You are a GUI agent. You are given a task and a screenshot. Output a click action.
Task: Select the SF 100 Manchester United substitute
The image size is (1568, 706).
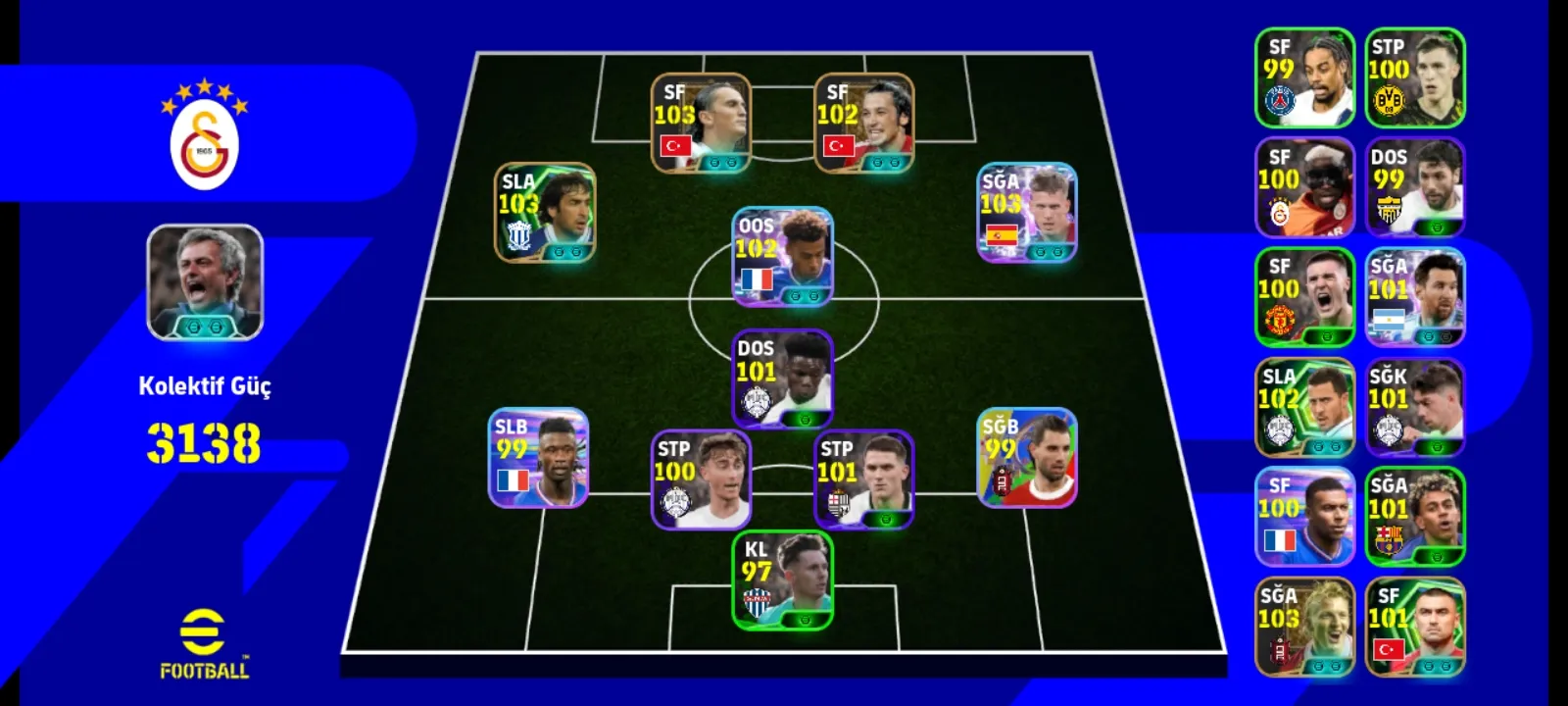tap(1304, 297)
